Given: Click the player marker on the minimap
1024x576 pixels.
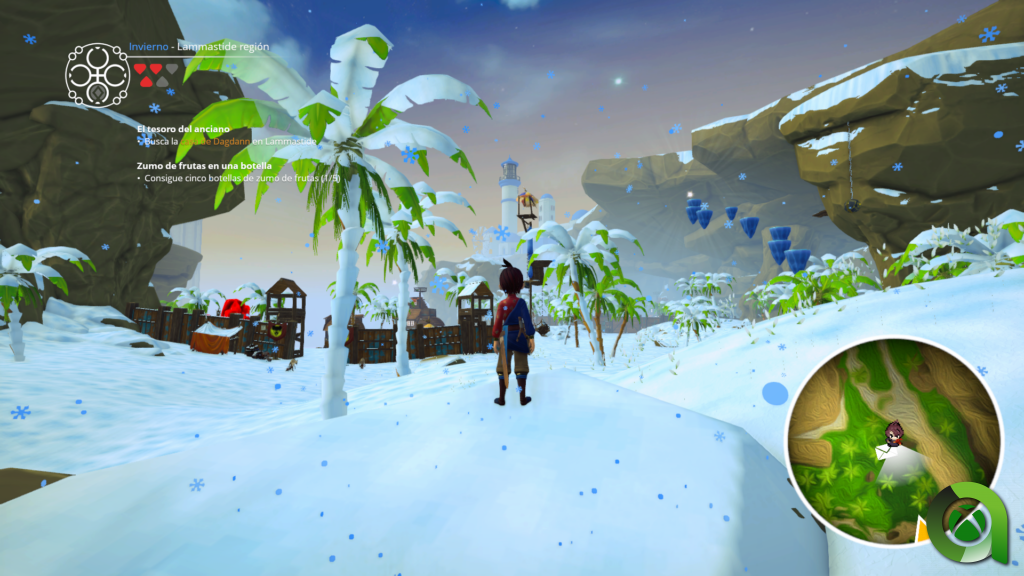Looking at the screenshot, I should click(x=896, y=432).
